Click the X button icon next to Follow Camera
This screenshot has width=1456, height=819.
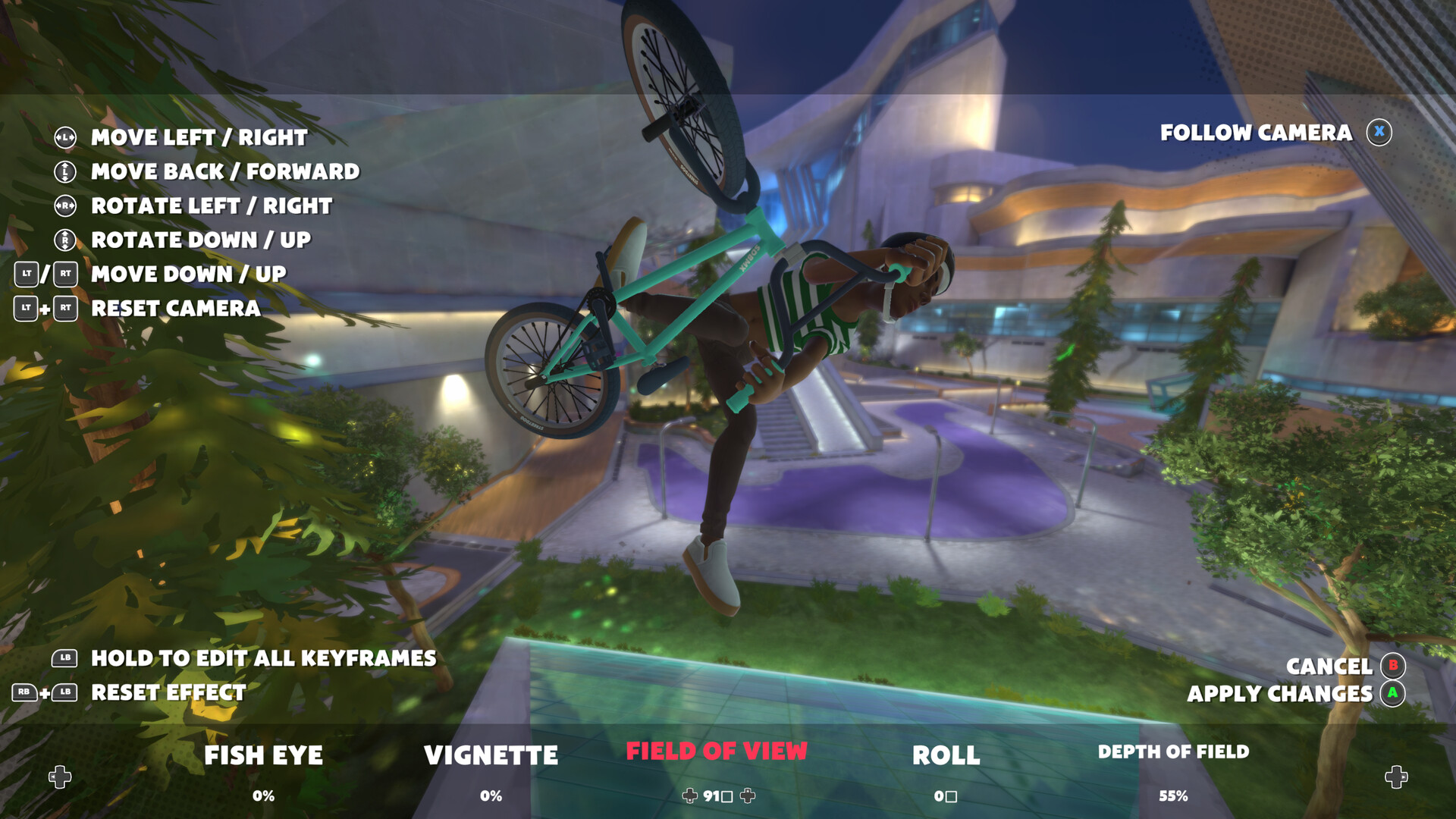click(x=1379, y=130)
